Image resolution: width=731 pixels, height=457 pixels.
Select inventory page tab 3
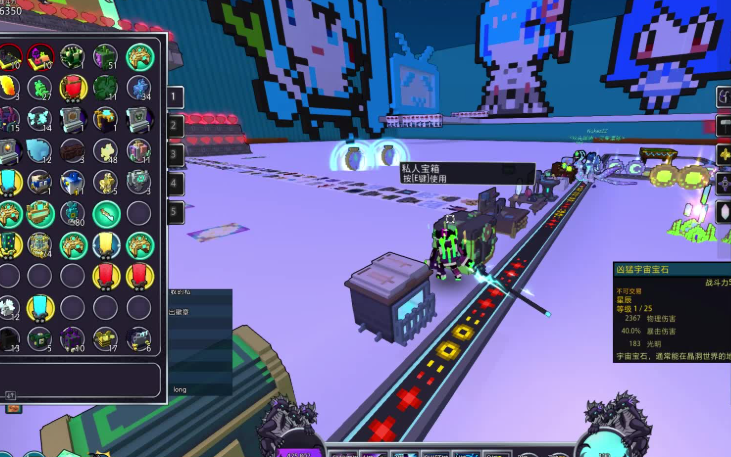pos(175,155)
